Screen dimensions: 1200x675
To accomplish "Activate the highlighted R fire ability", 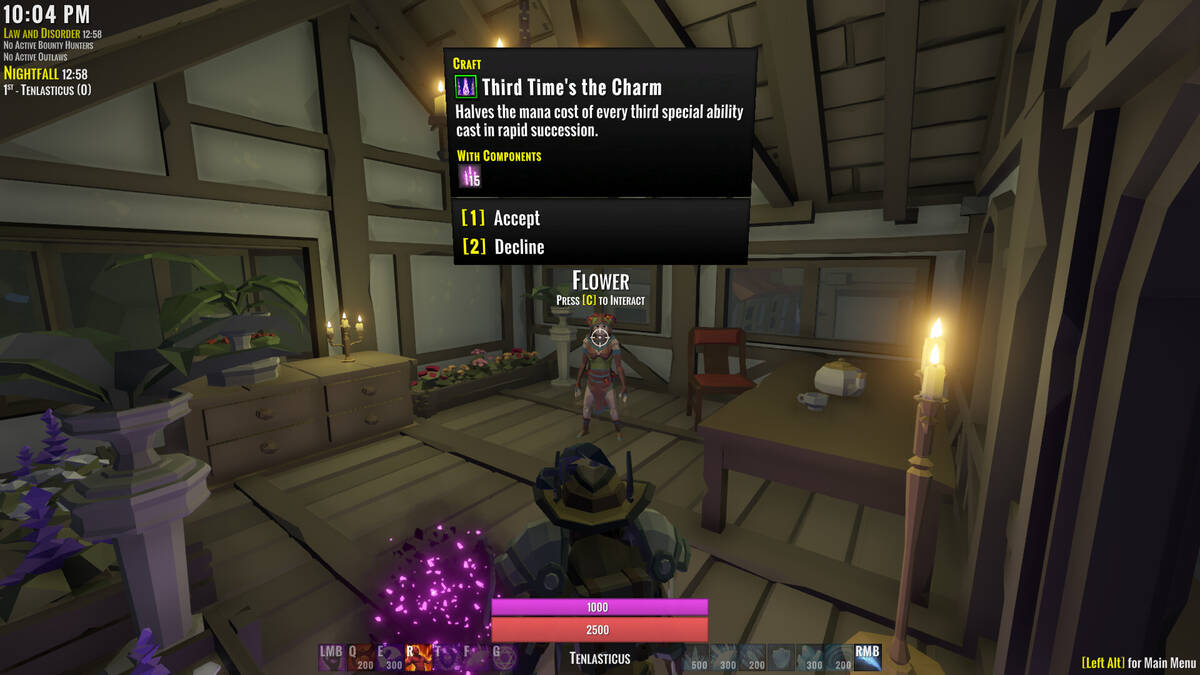I will [417, 656].
